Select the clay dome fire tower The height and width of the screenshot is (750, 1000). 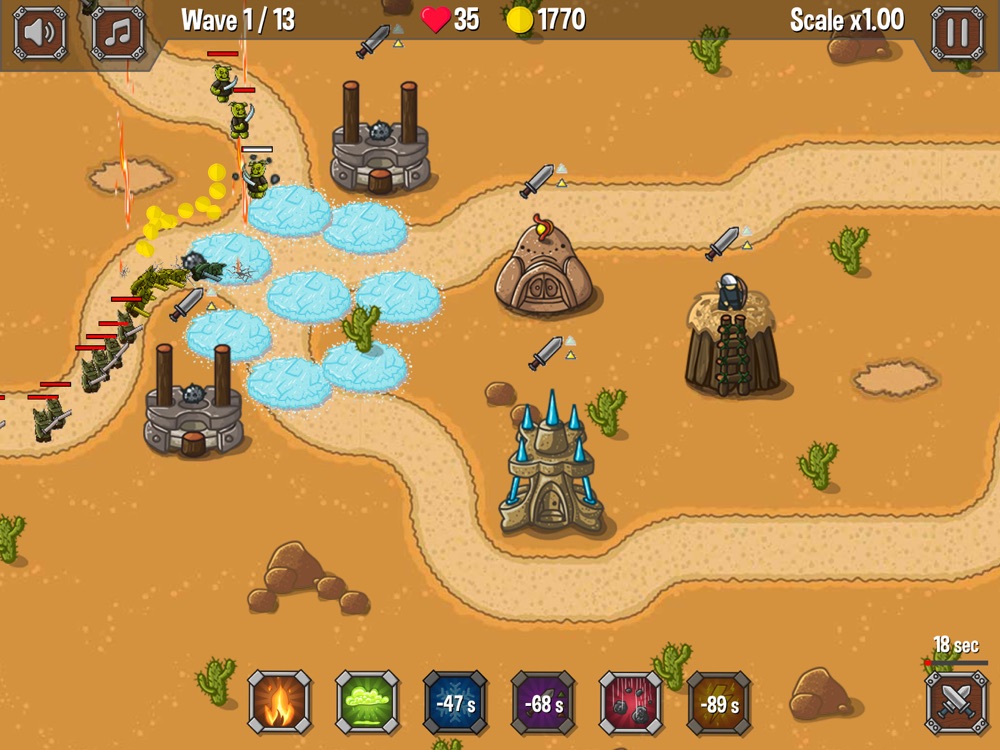tap(543, 268)
